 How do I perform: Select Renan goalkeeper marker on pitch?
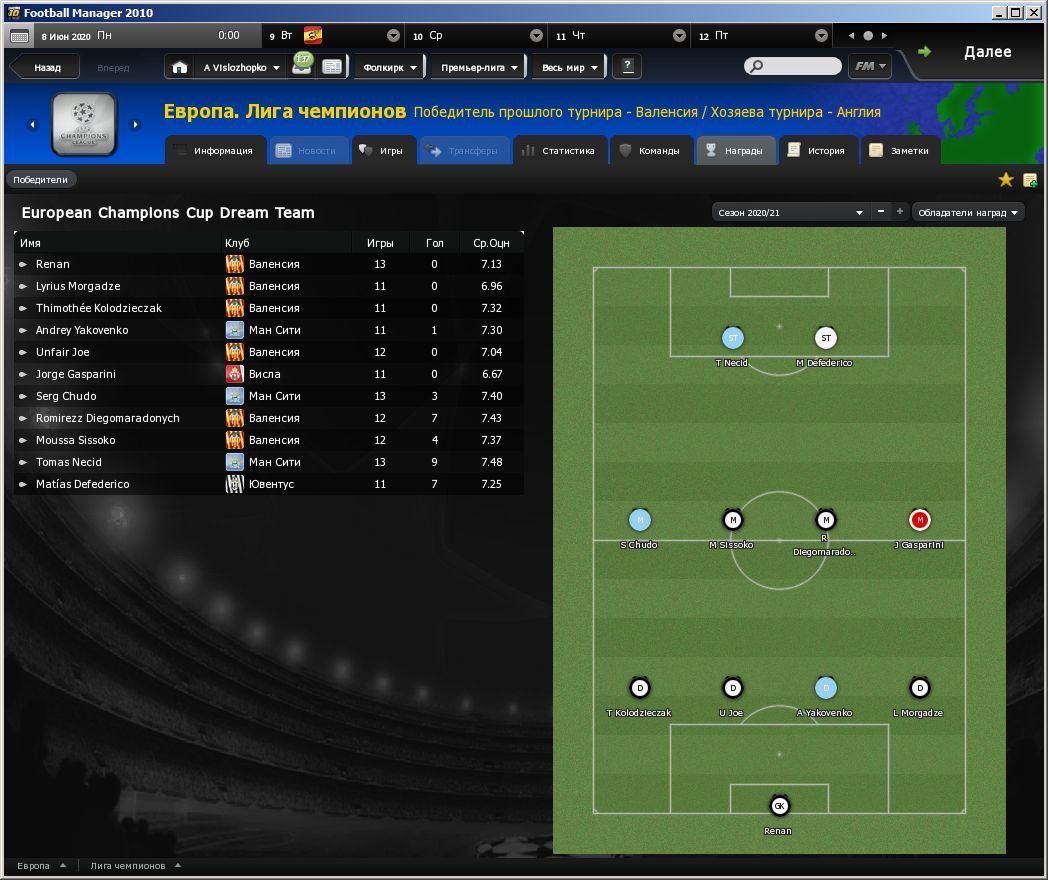(779, 806)
